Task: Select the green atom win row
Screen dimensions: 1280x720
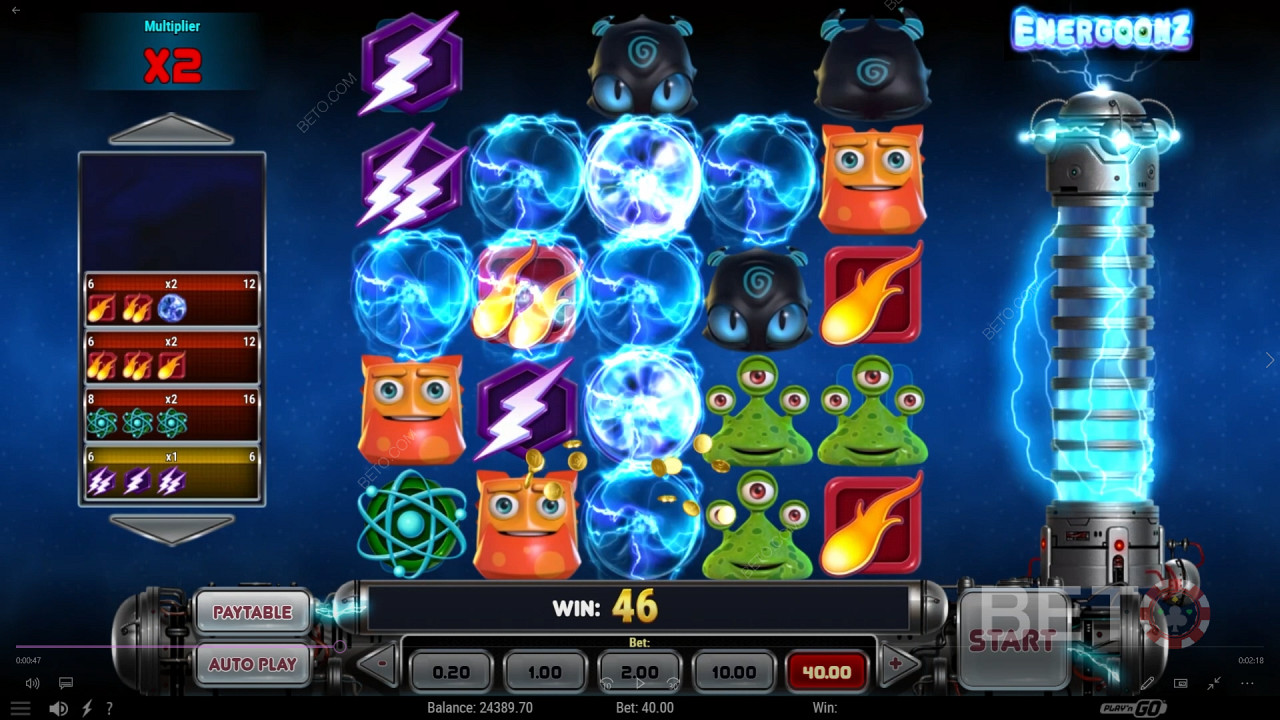Action: click(x=171, y=415)
